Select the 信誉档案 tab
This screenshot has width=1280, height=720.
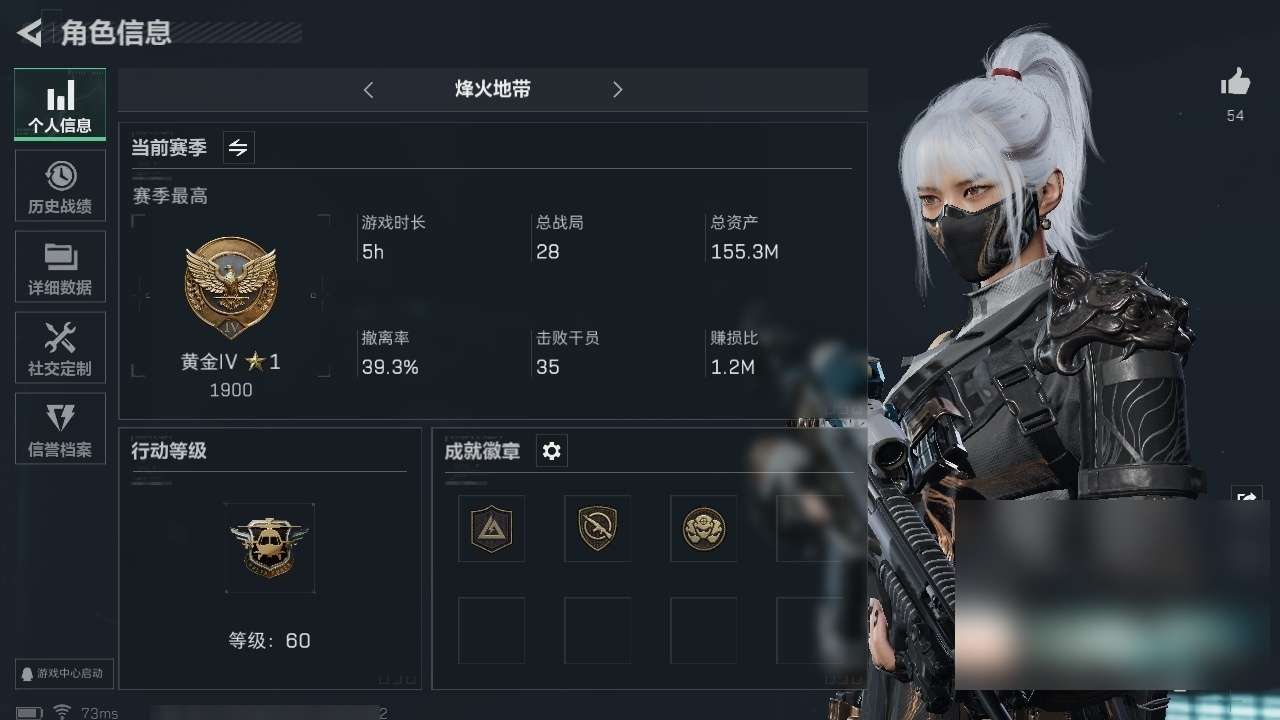(x=60, y=429)
